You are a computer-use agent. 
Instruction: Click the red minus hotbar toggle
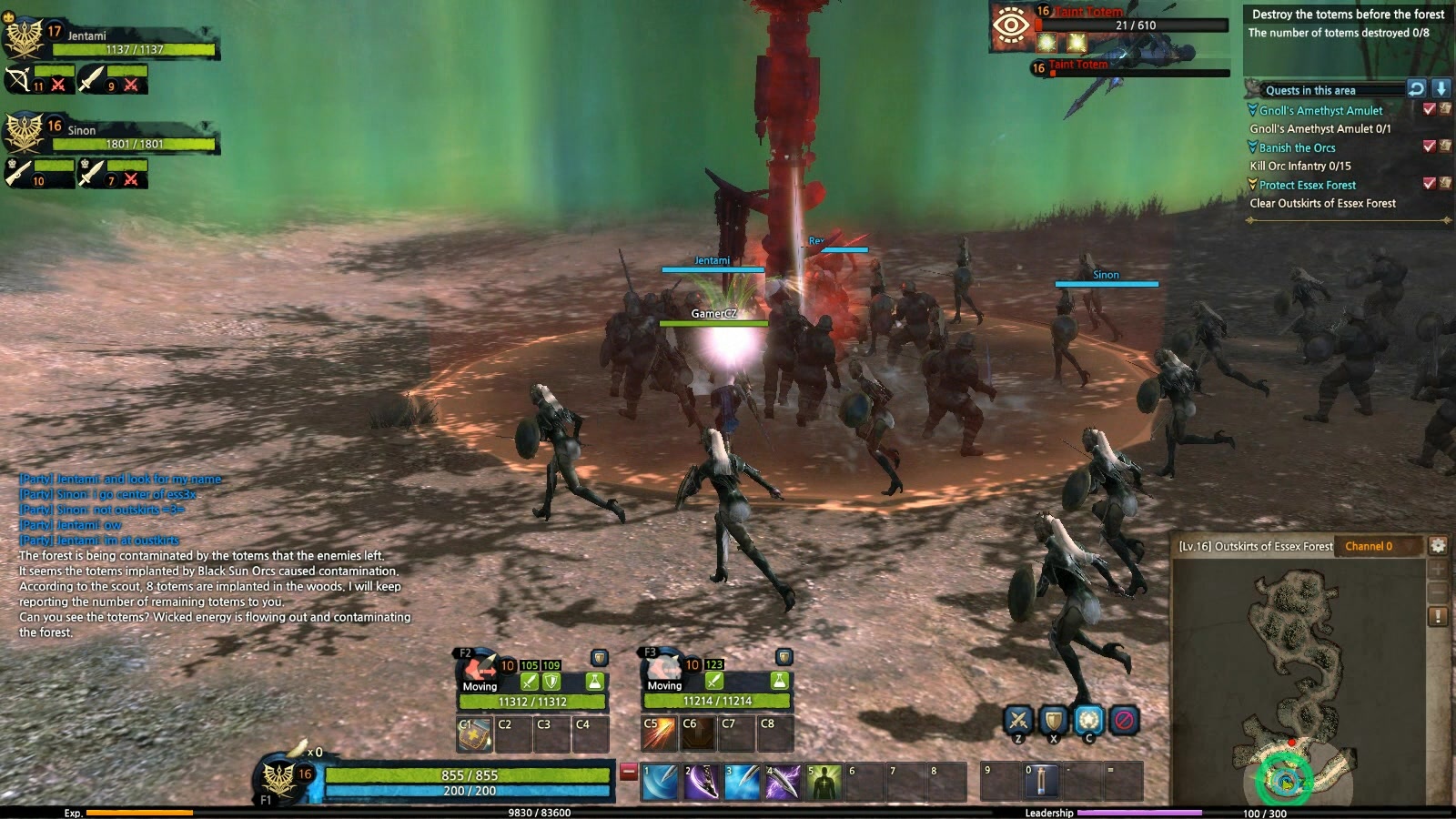[x=628, y=772]
